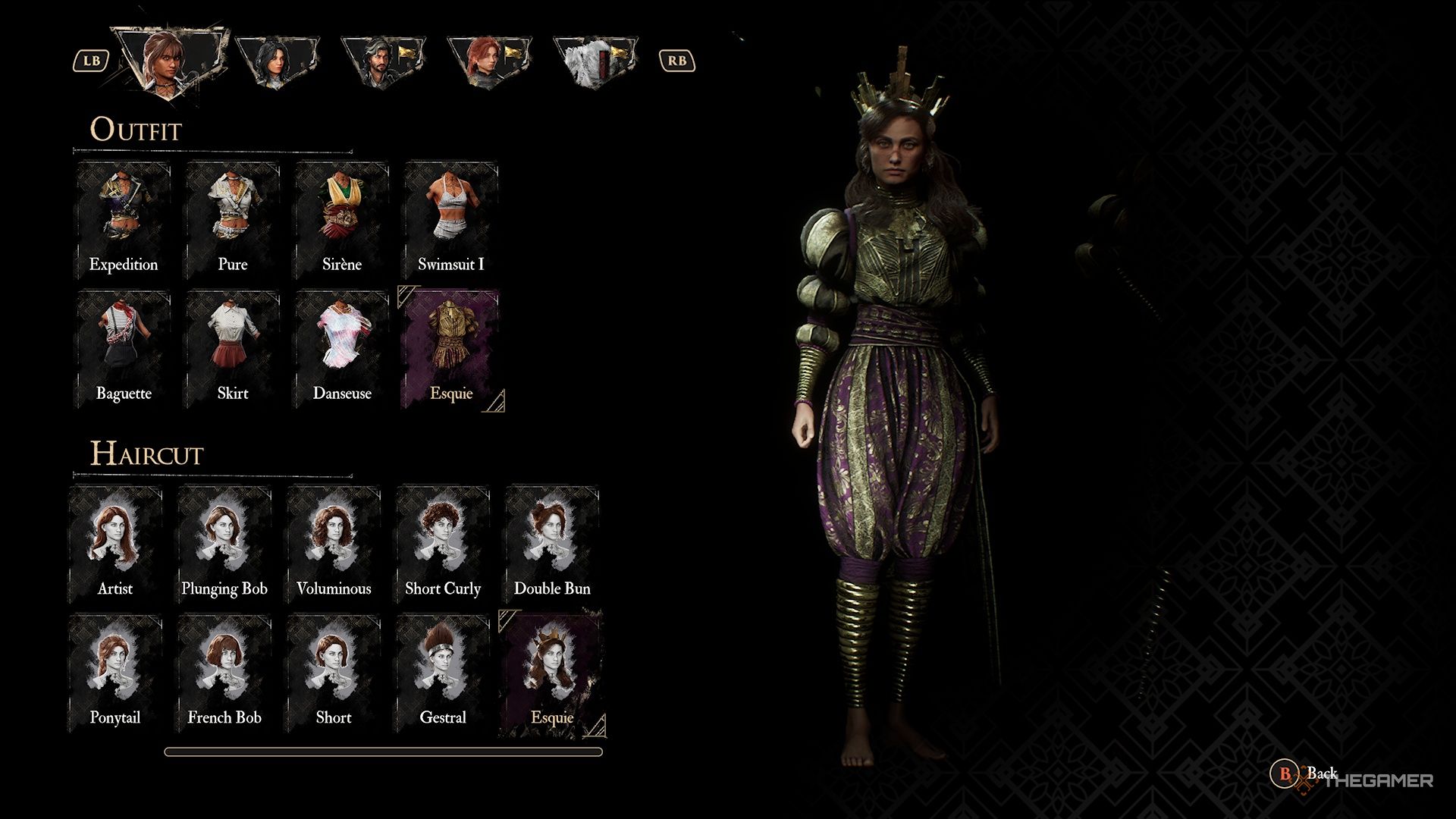Choose the Short Curly haircut
The height and width of the screenshot is (819, 1456).
coord(443,544)
